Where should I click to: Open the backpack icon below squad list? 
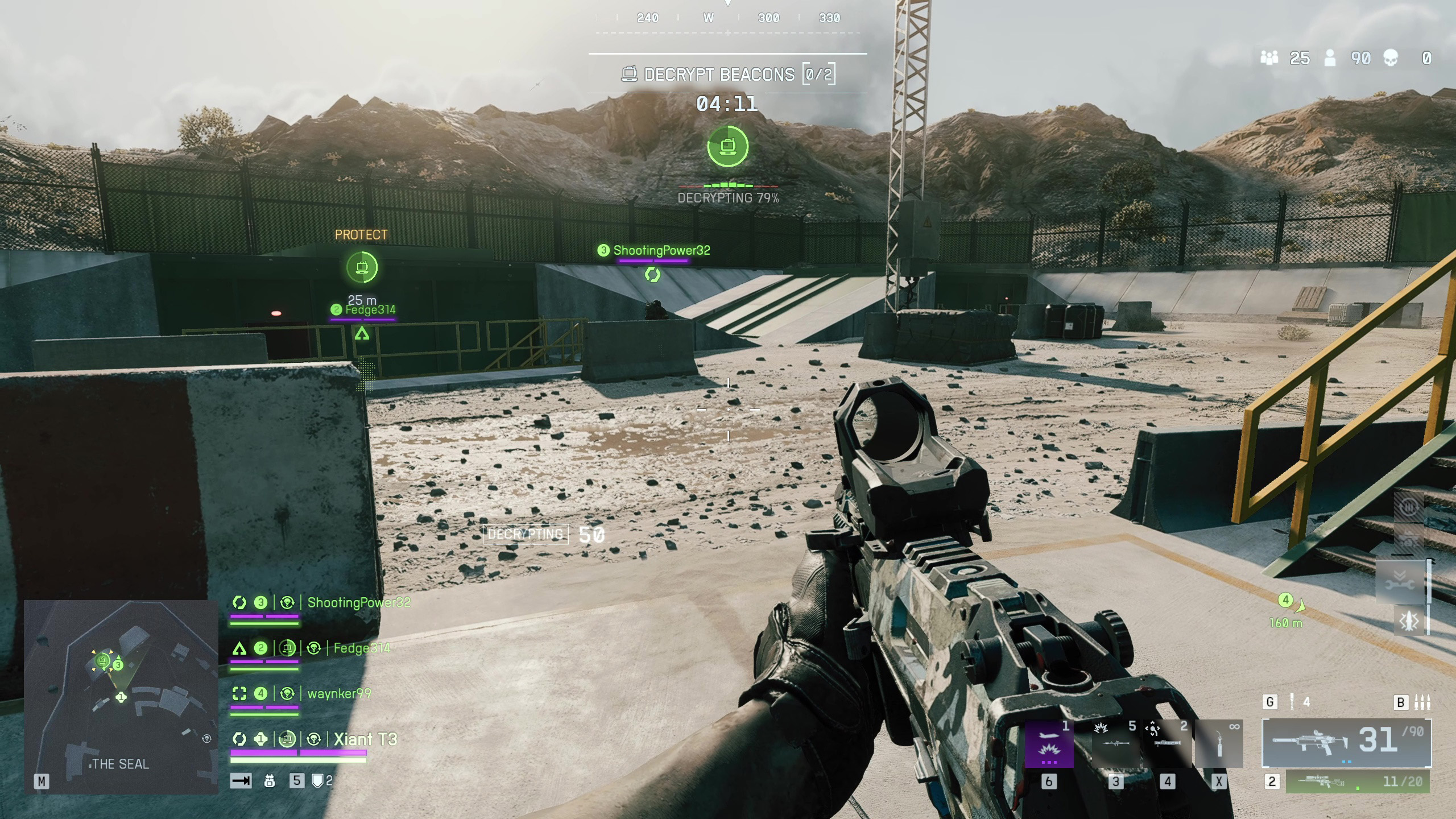(270, 781)
